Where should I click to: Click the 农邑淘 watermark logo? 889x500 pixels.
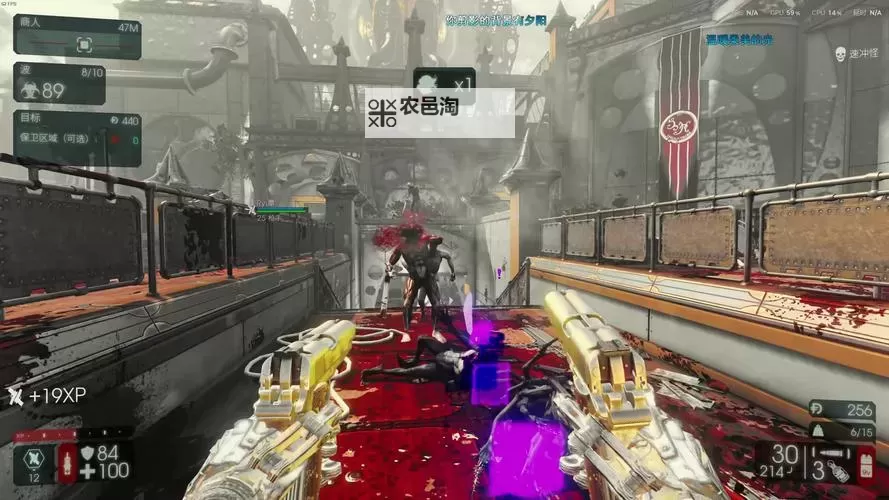point(382,112)
